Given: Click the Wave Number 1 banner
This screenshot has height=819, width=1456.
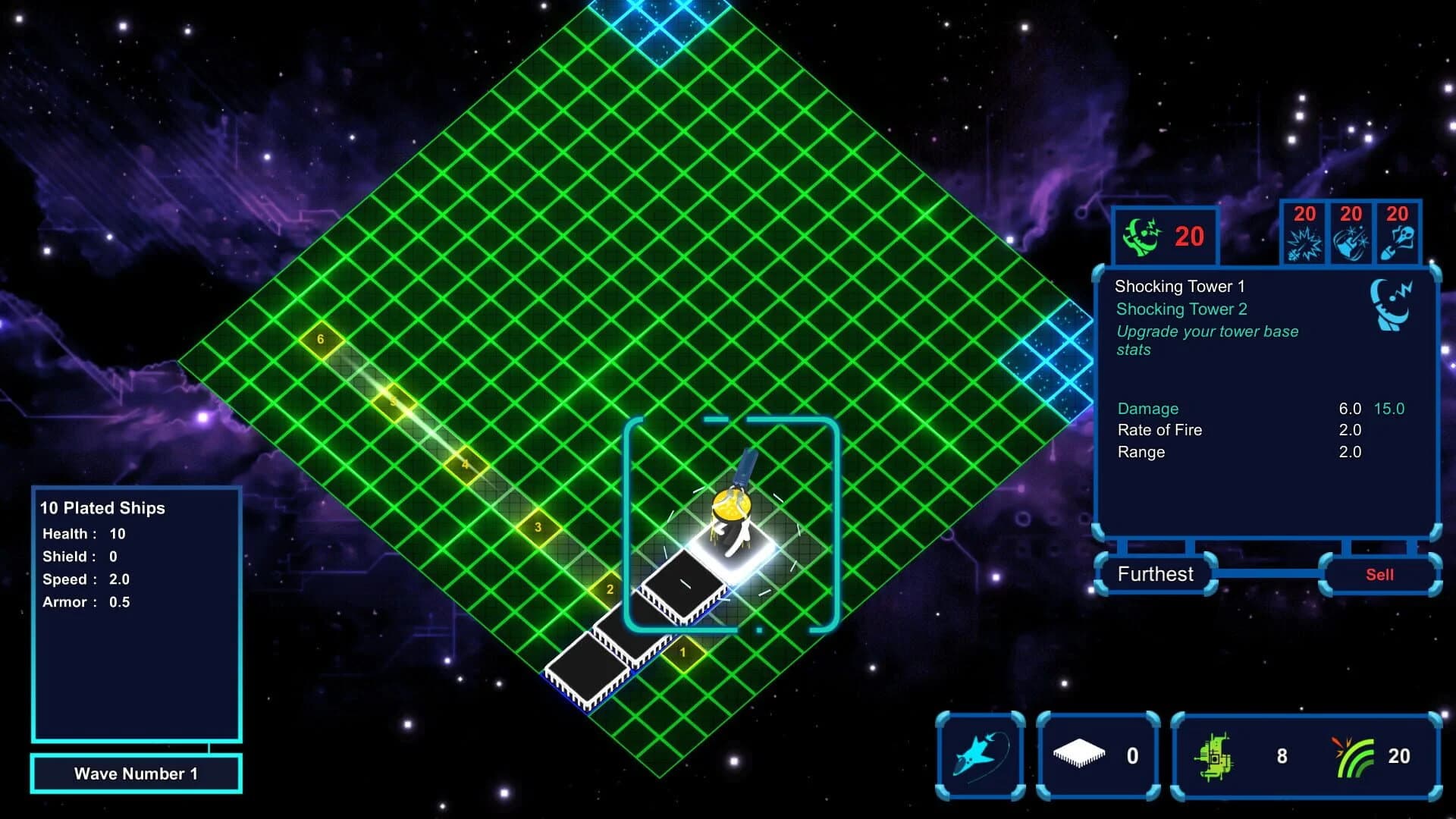Looking at the screenshot, I should coord(136,773).
